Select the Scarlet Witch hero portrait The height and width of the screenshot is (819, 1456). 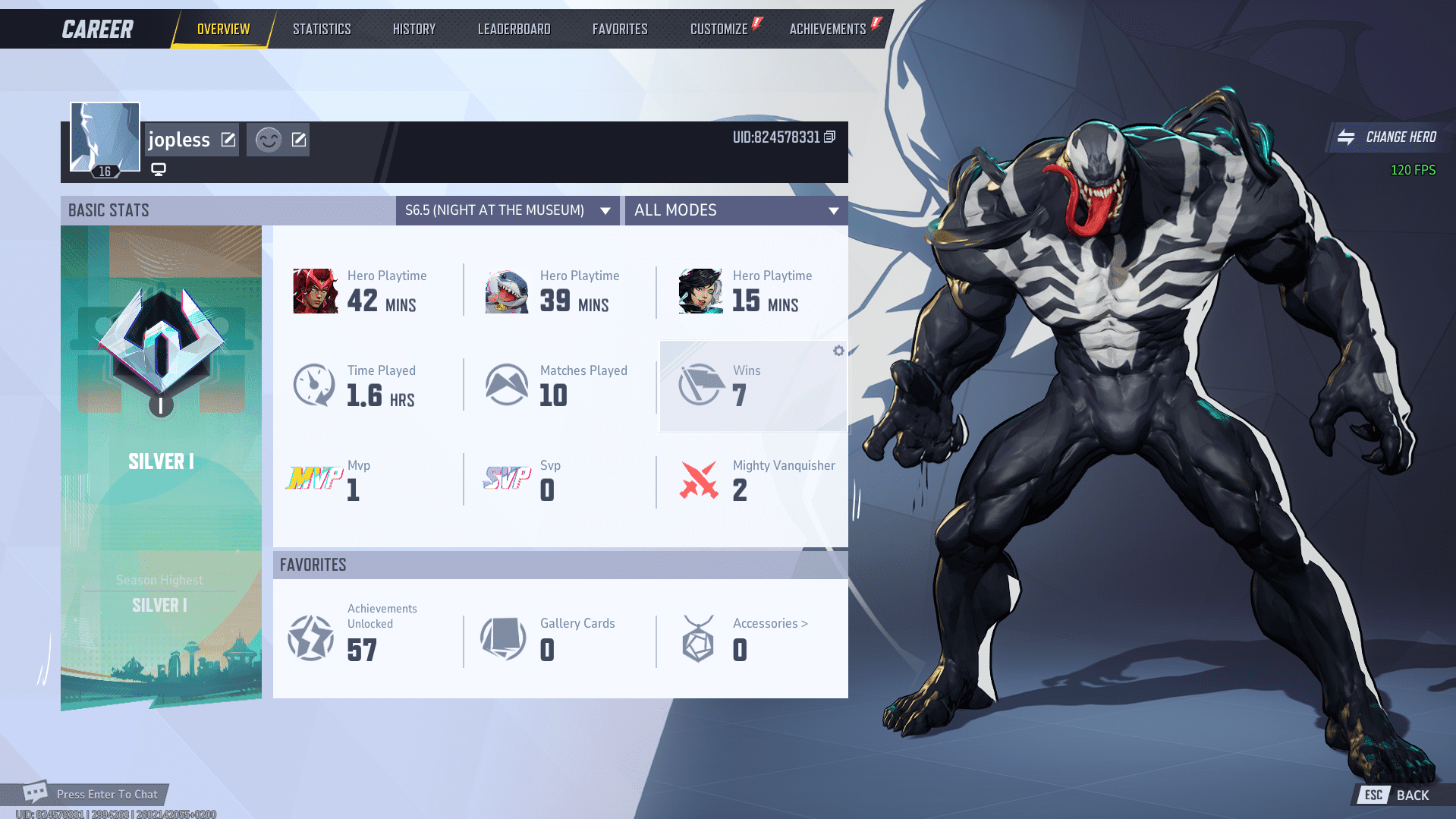click(314, 290)
